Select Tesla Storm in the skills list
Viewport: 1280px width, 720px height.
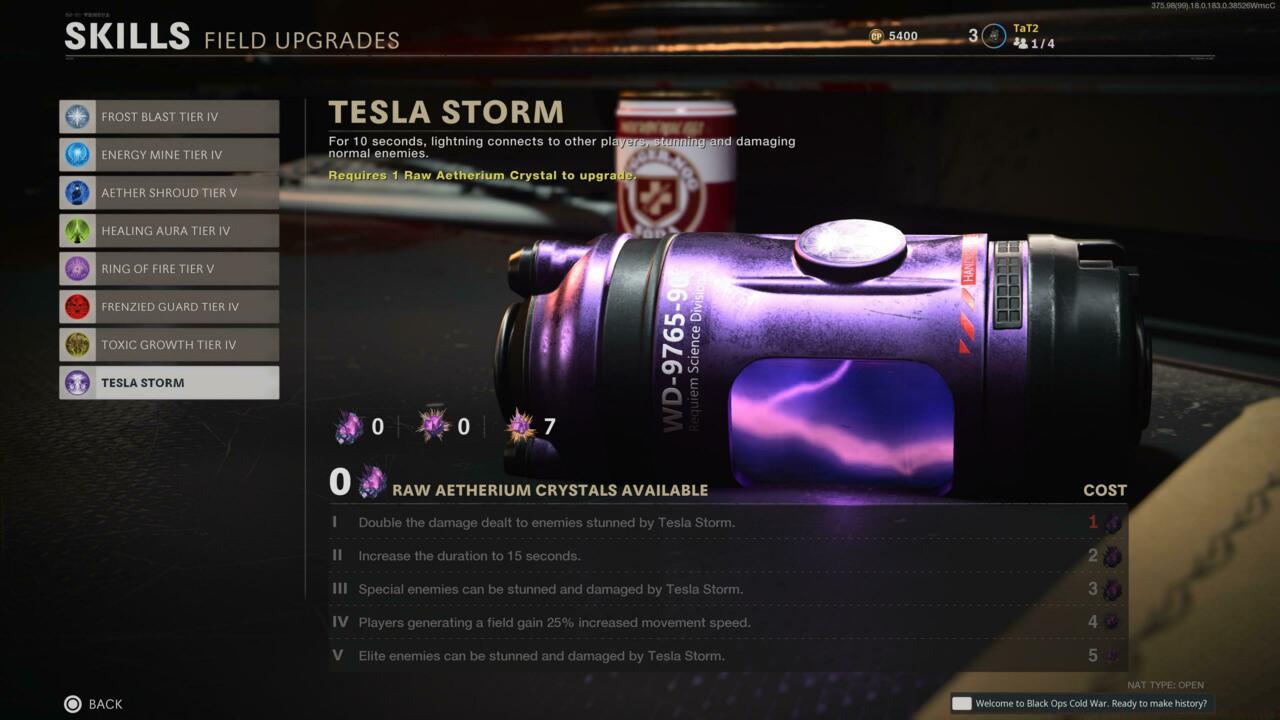click(x=169, y=383)
